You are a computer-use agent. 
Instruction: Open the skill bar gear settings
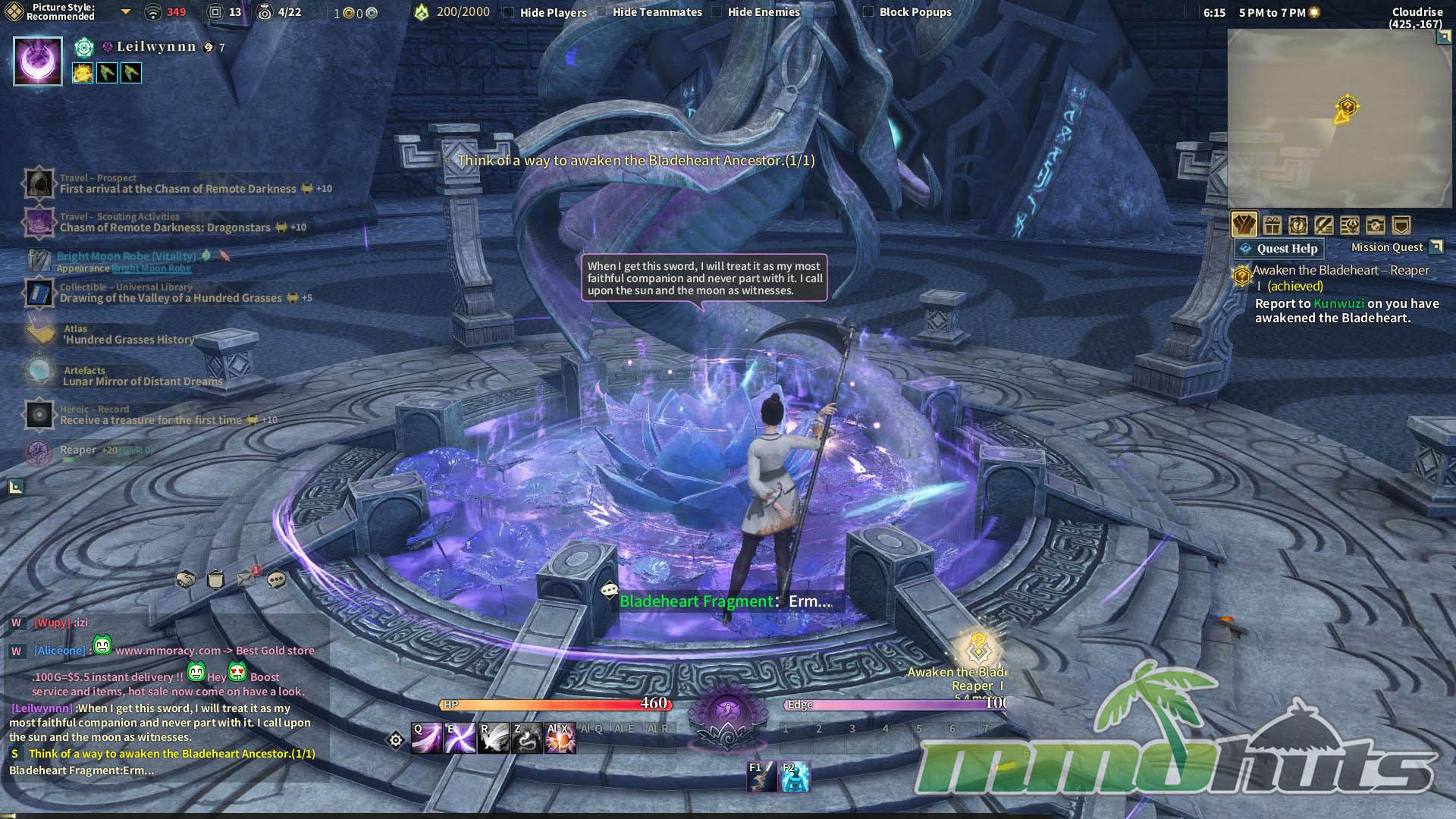396,740
